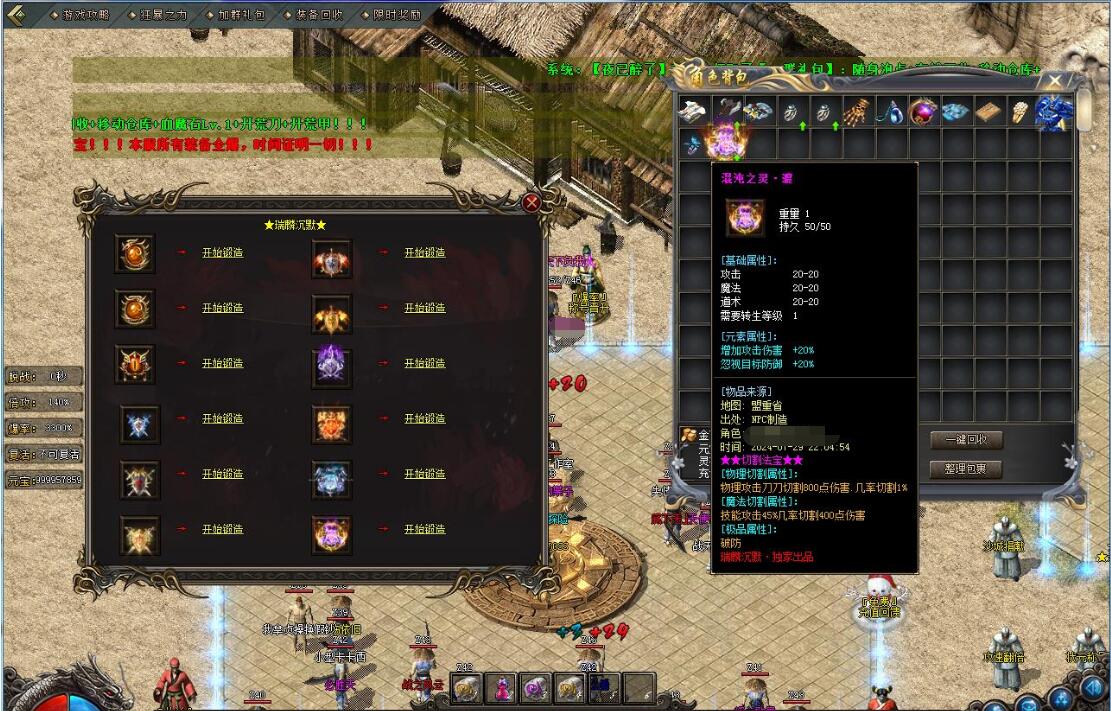The image size is (1111, 711).
Task: Select the blue mech armor item
Action: click(1055, 112)
